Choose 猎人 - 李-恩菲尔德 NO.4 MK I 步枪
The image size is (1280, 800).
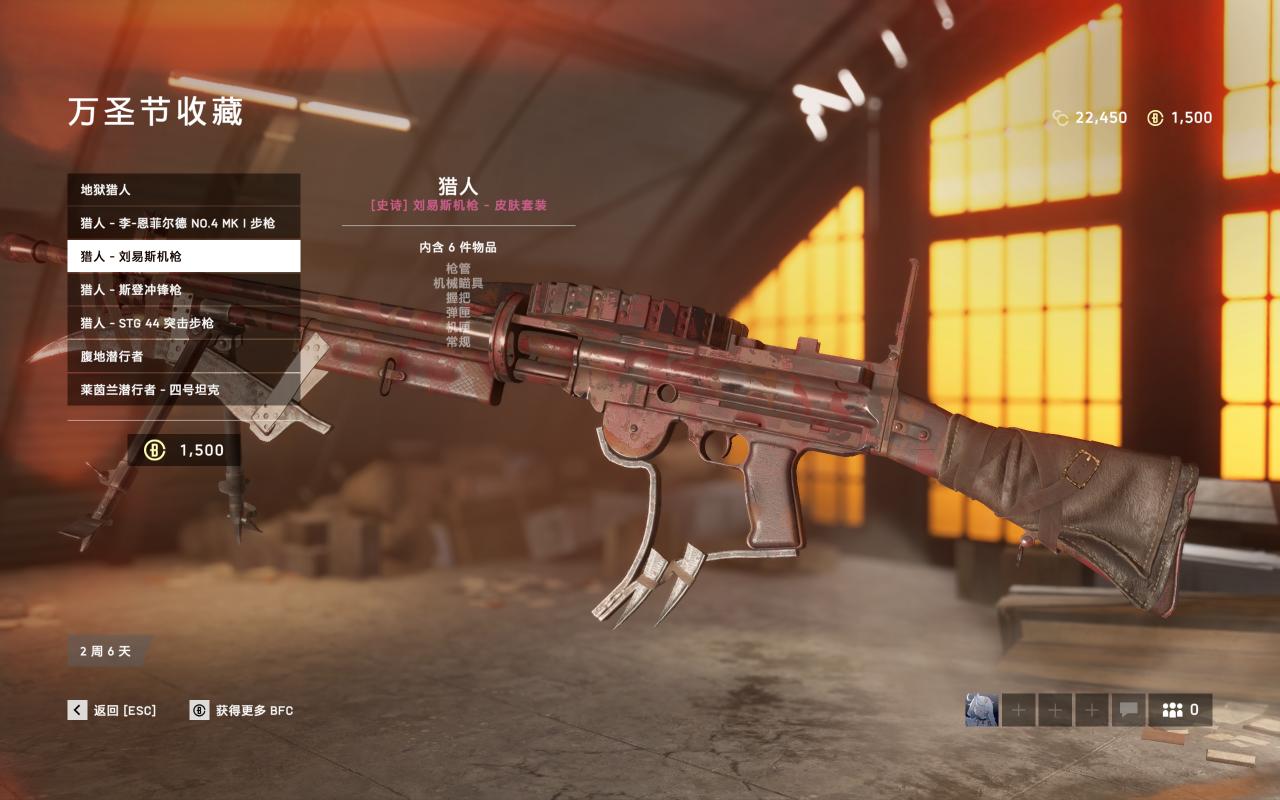pyautogui.click(x=183, y=223)
